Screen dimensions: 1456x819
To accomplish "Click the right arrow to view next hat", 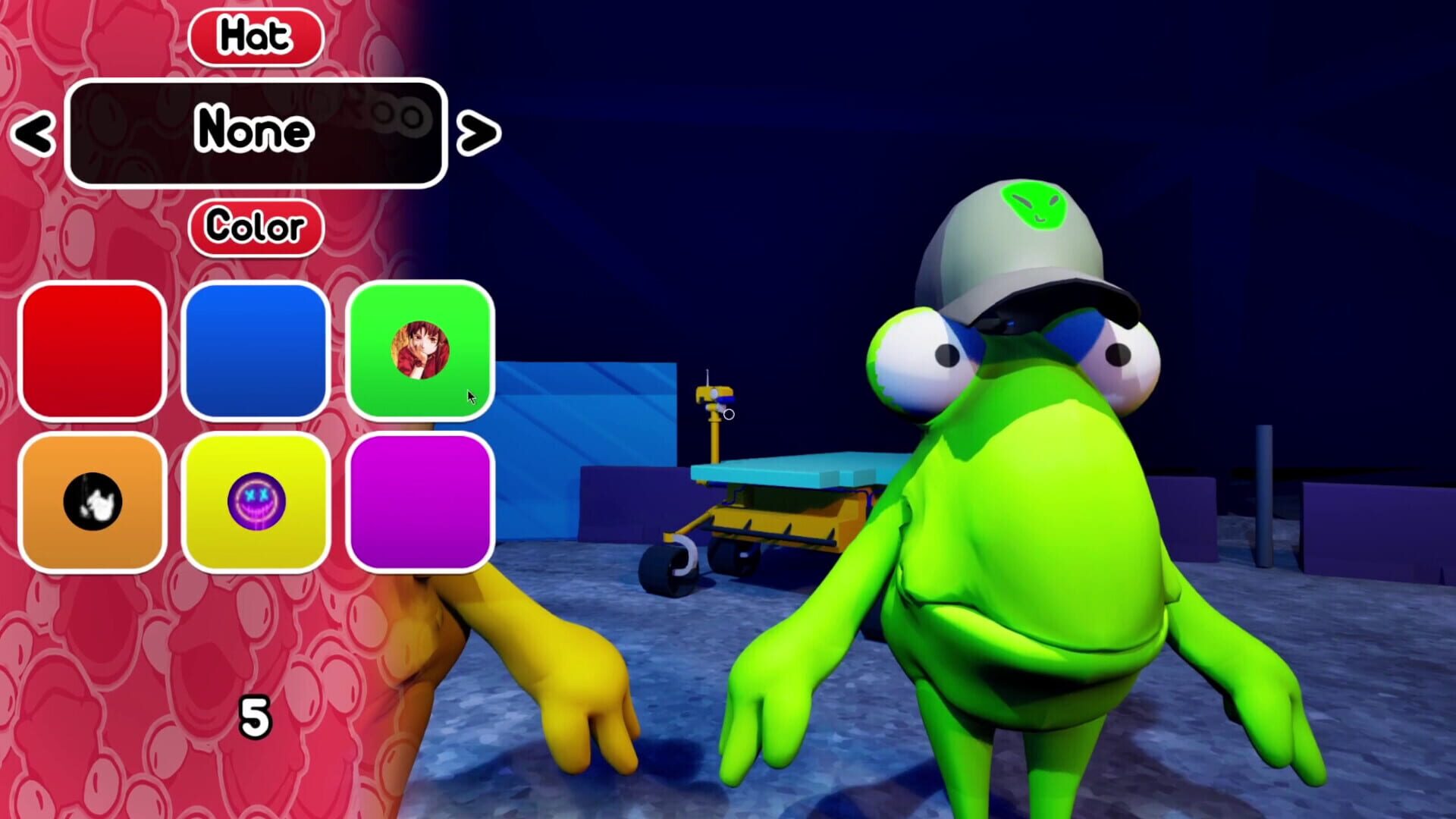I will [x=478, y=133].
